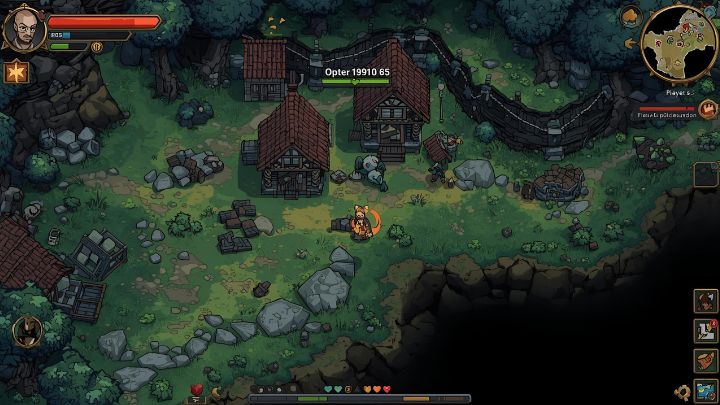
Task: Open the red-hatted character panel icon
Action: tap(706, 300)
